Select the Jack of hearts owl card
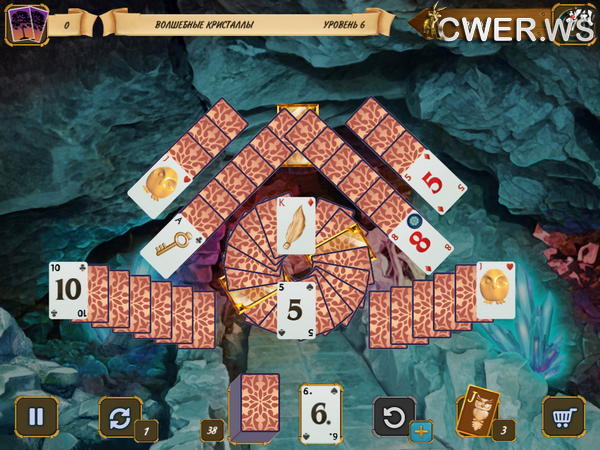This screenshot has height=450, width=600. 495,290
